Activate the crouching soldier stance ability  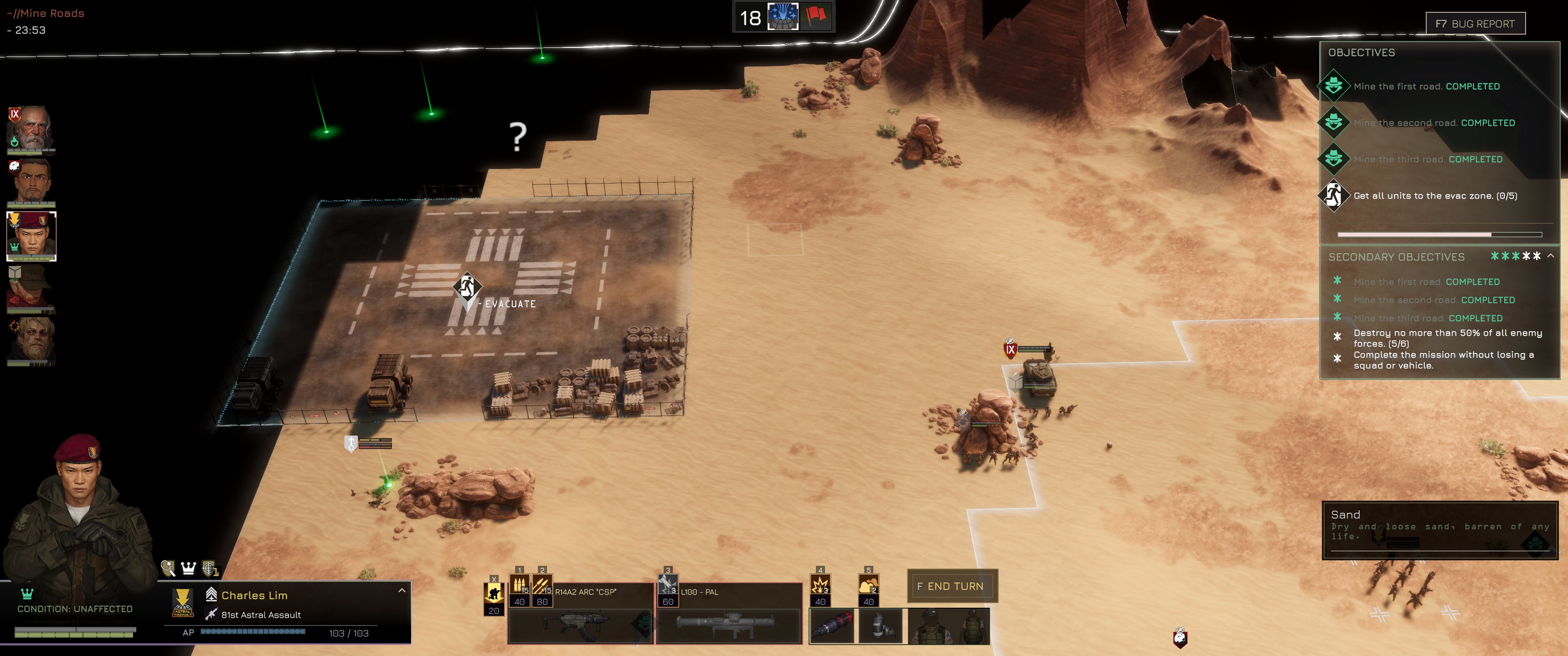point(494,592)
